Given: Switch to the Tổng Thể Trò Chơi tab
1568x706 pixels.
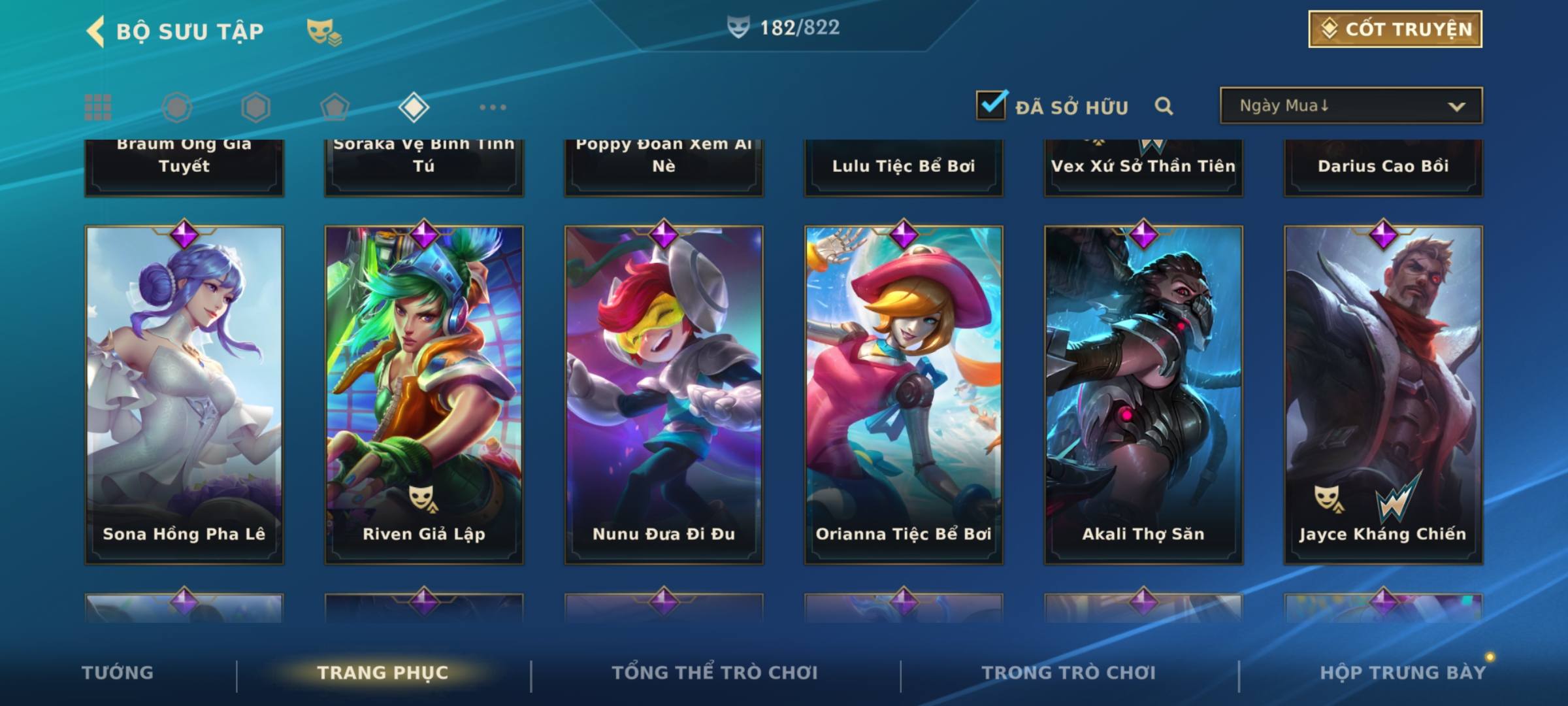Looking at the screenshot, I should [x=715, y=673].
